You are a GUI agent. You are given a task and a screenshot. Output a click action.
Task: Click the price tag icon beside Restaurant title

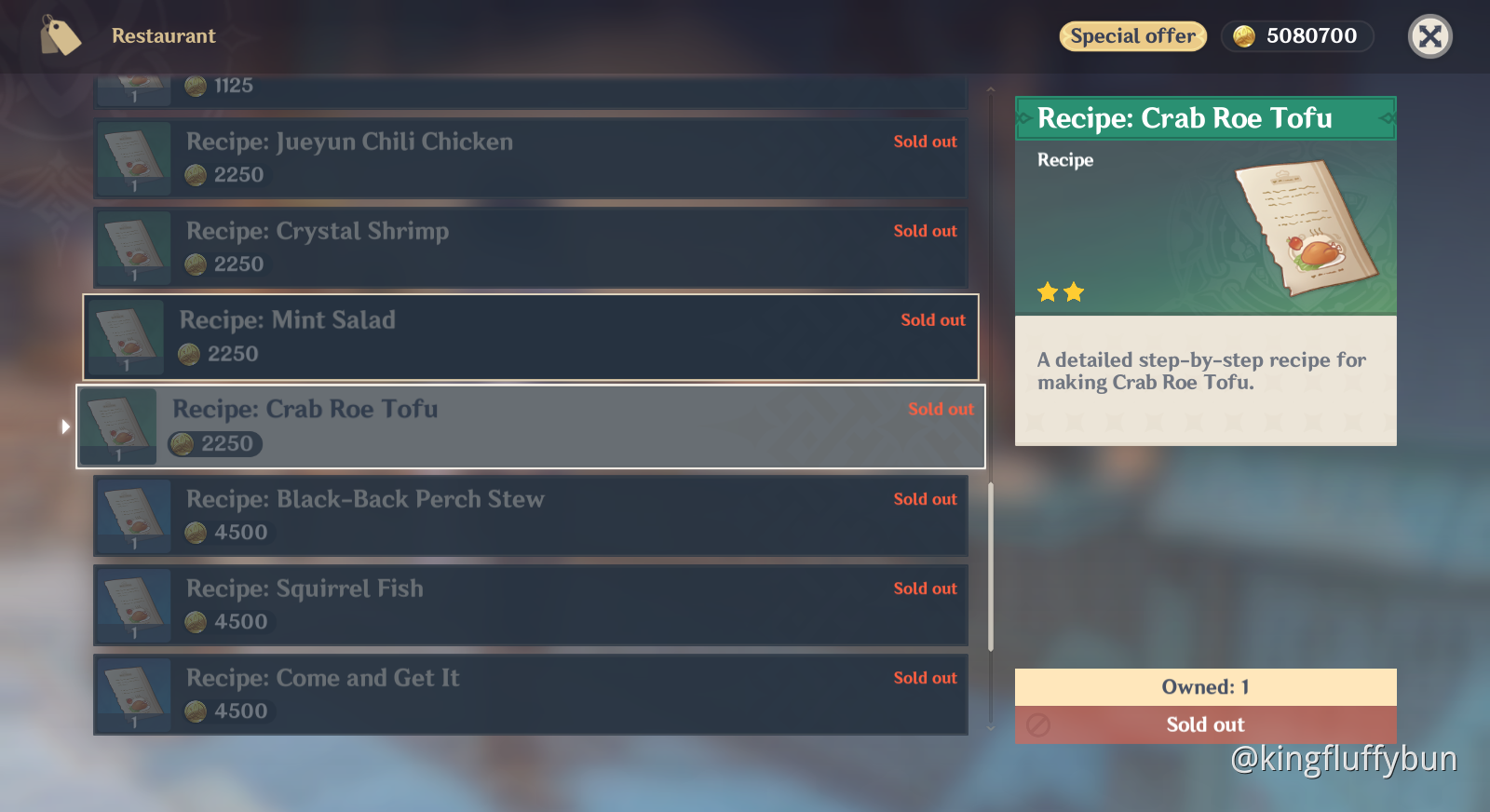click(x=59, y=35)
